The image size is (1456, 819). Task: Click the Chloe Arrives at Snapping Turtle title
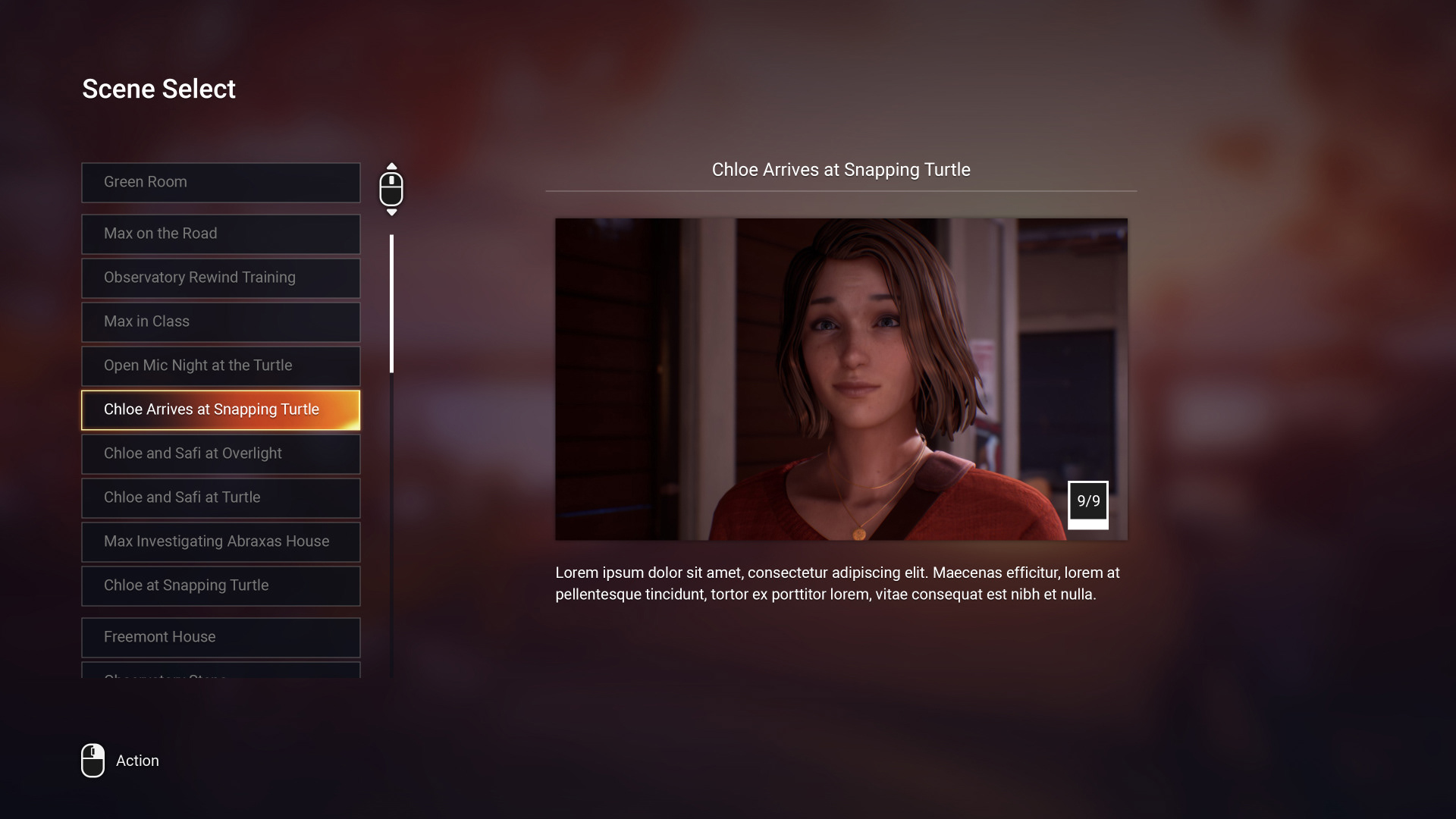[x=842, y=170]
